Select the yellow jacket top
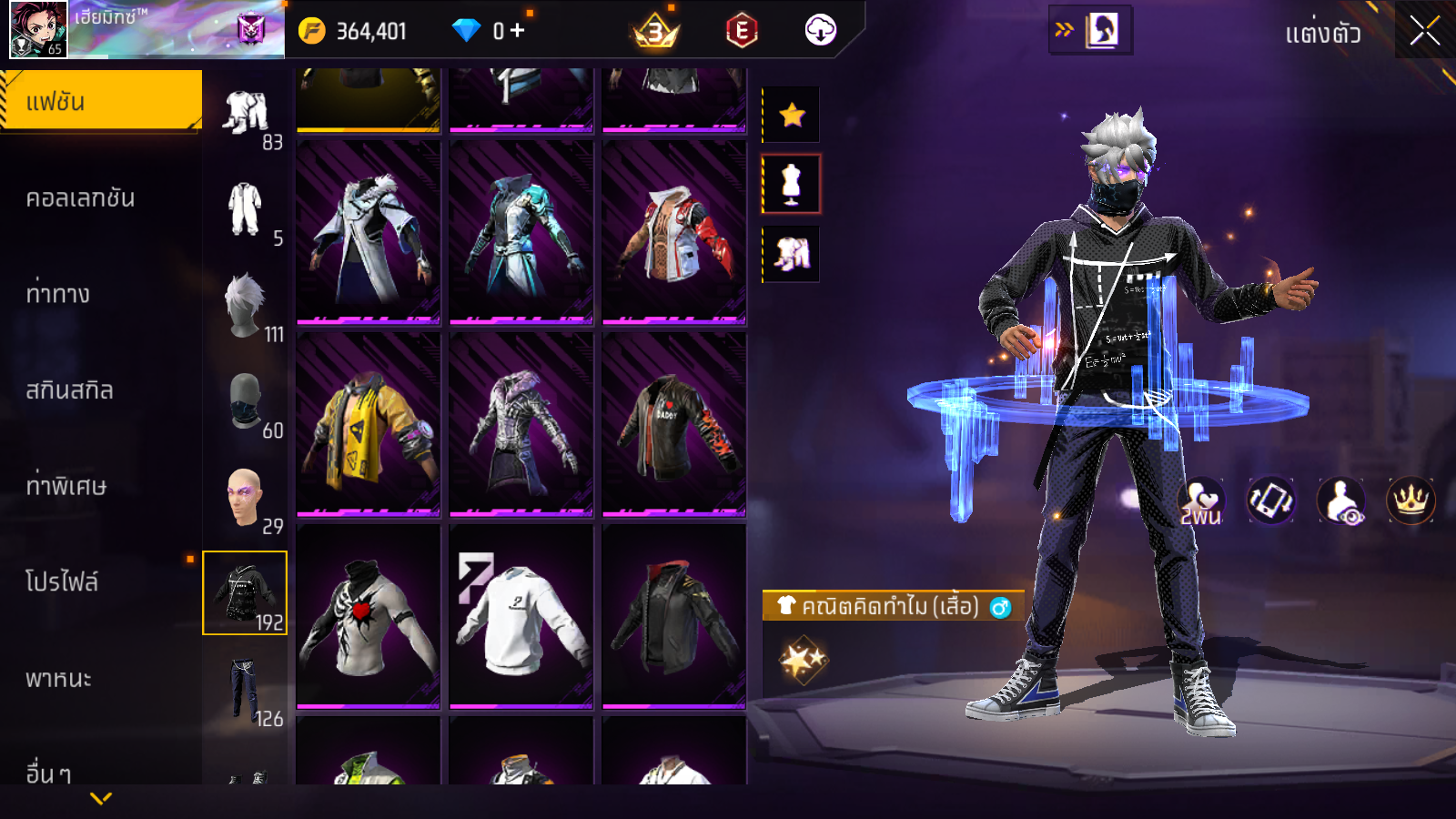Screen dimensions: 1456x819 pos(368,424)
